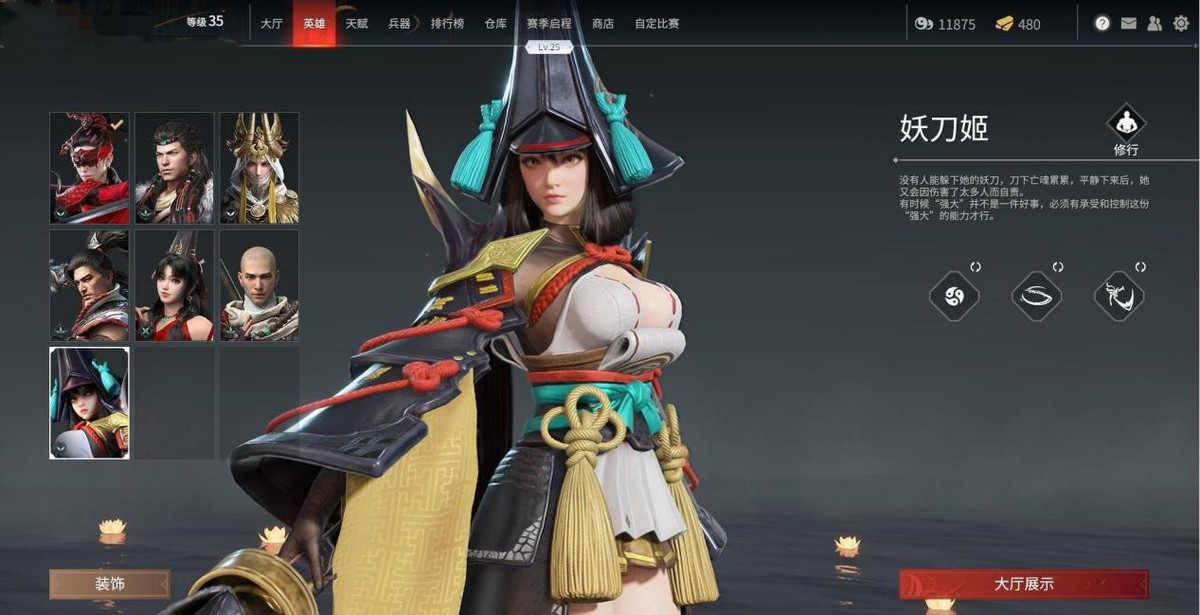Open the 装饰 cosmetics button
The width and height of the screenshot is (1200, 615).
[110, 584]
